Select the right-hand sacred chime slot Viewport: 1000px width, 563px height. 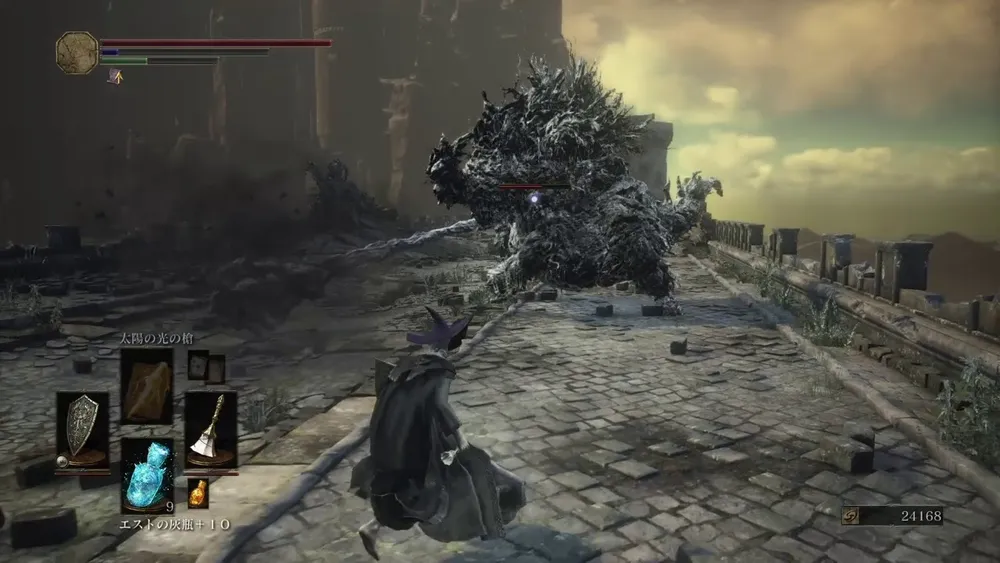(211, 428)
